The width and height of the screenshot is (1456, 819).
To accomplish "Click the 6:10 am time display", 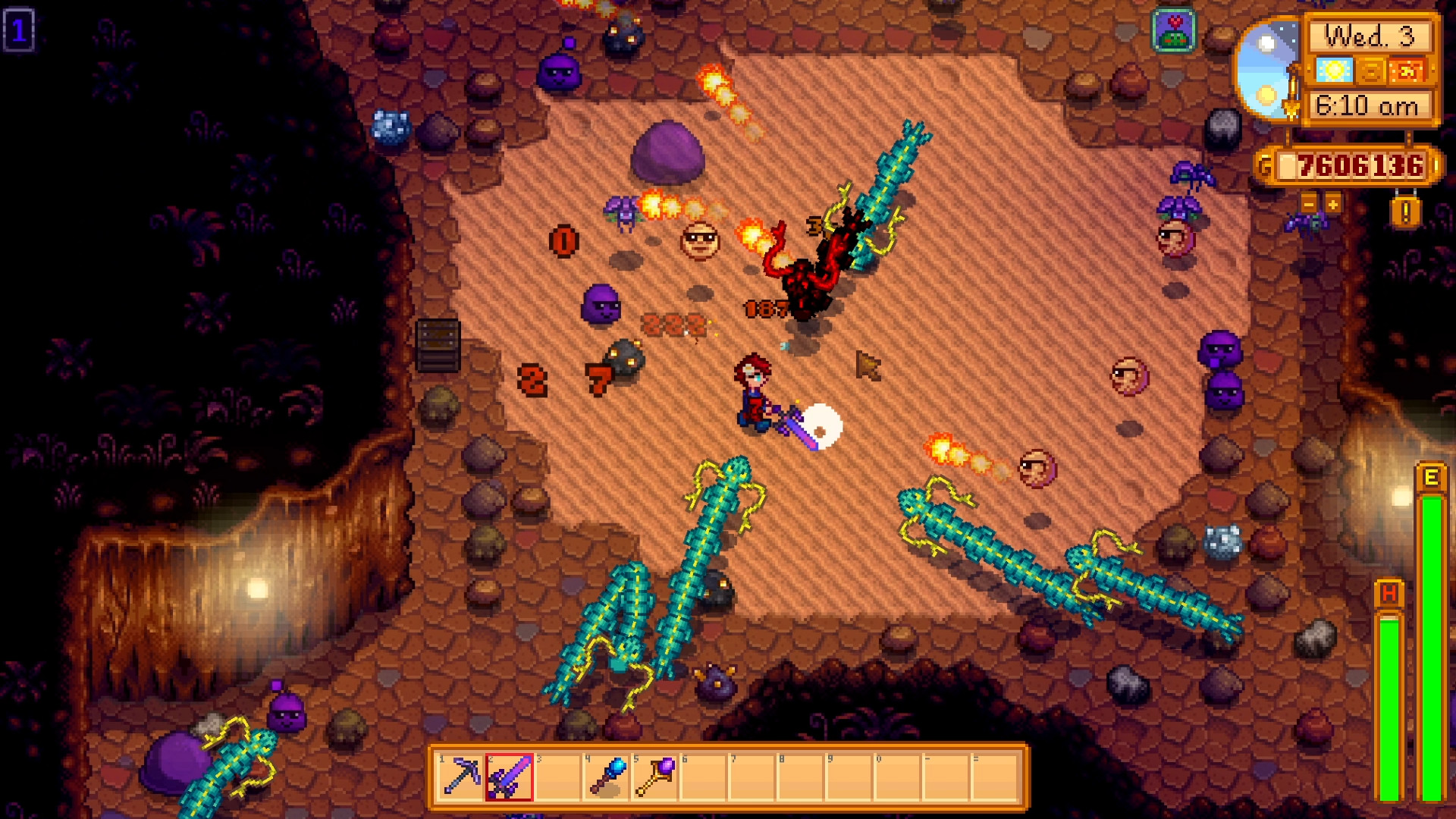I will point(1365,108).
